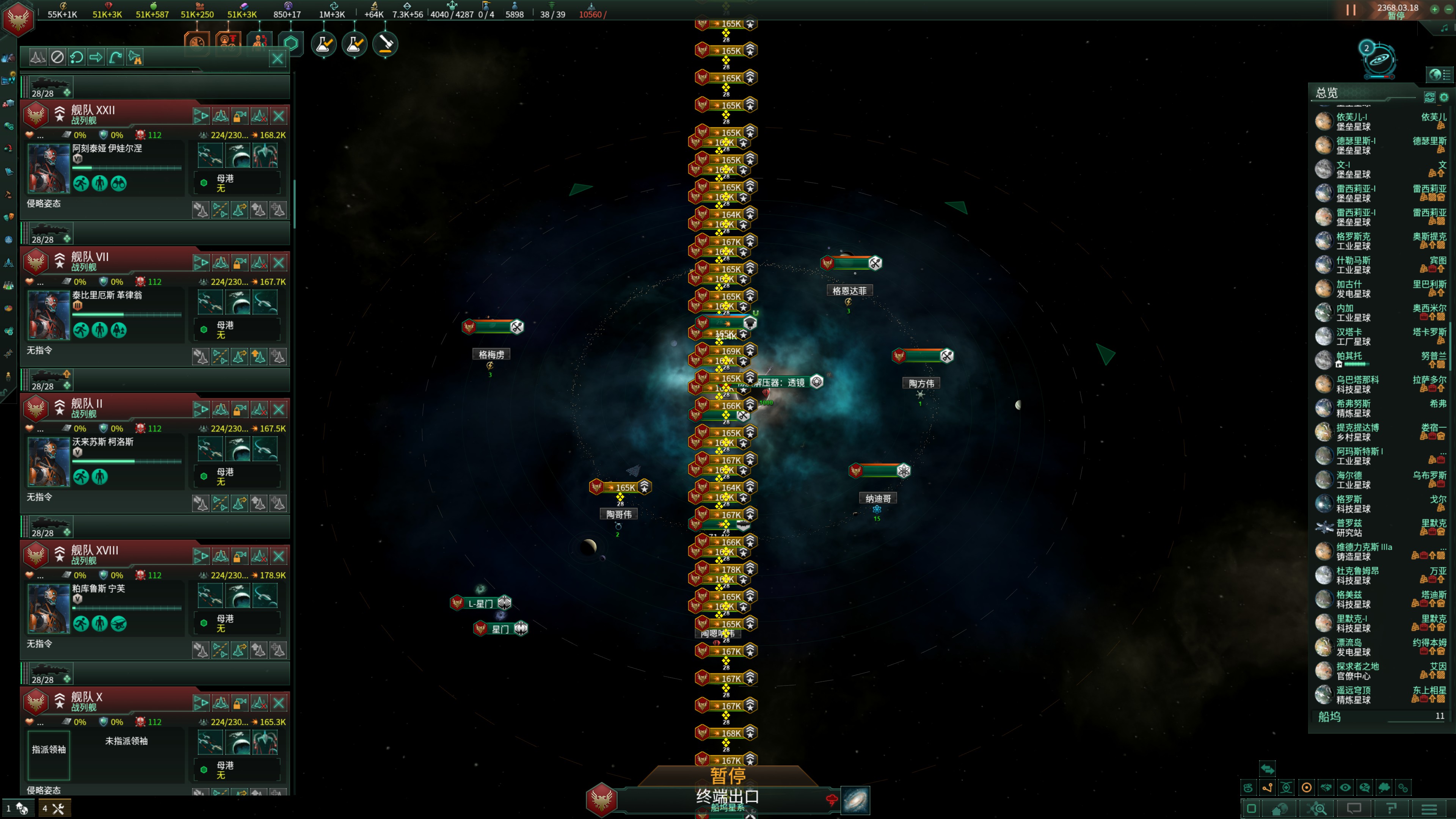Select 依芙儿-I 堡垒星球 in the outliner

point(1352,121)
